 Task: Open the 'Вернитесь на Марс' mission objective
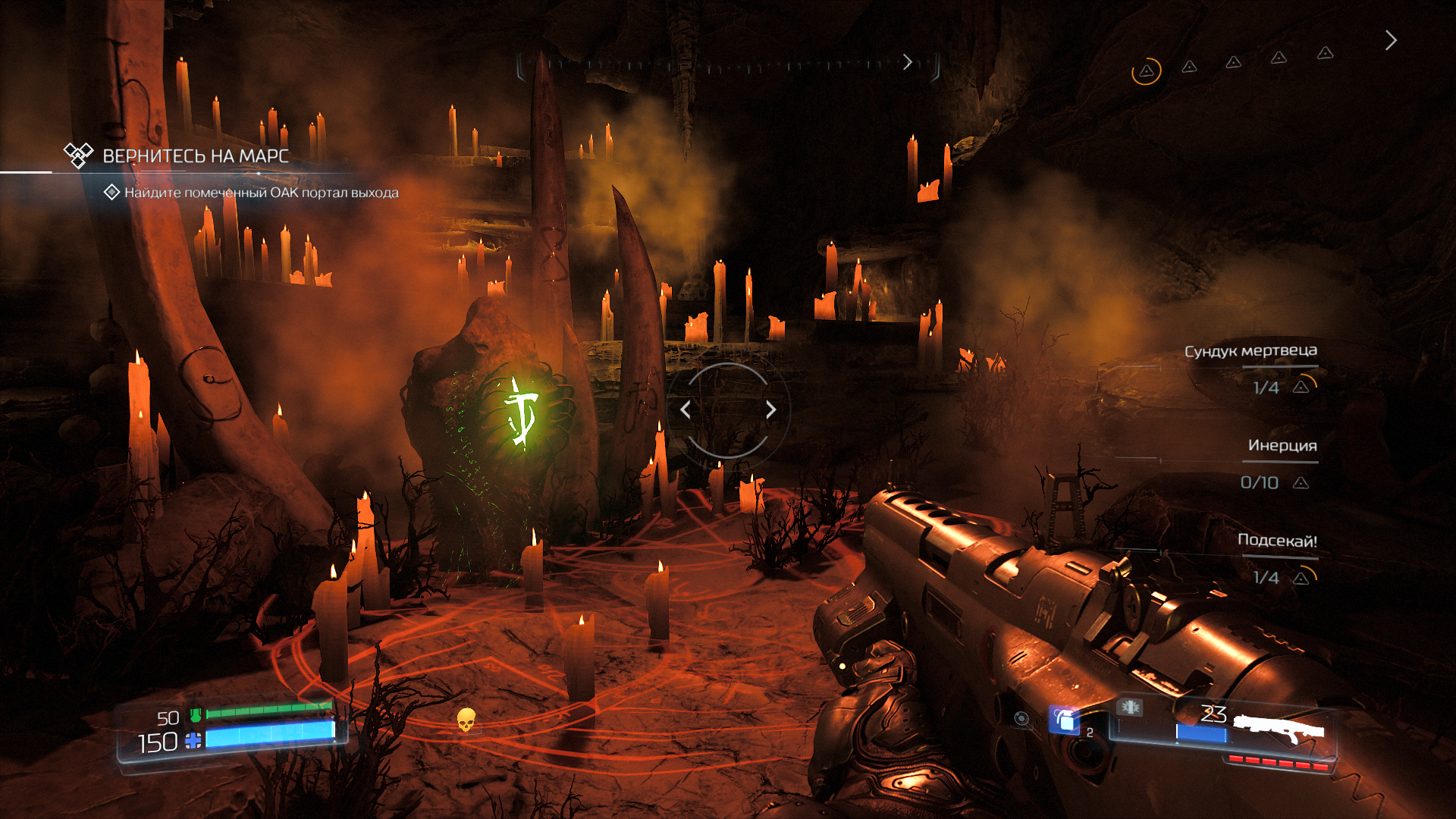(195, 156)
